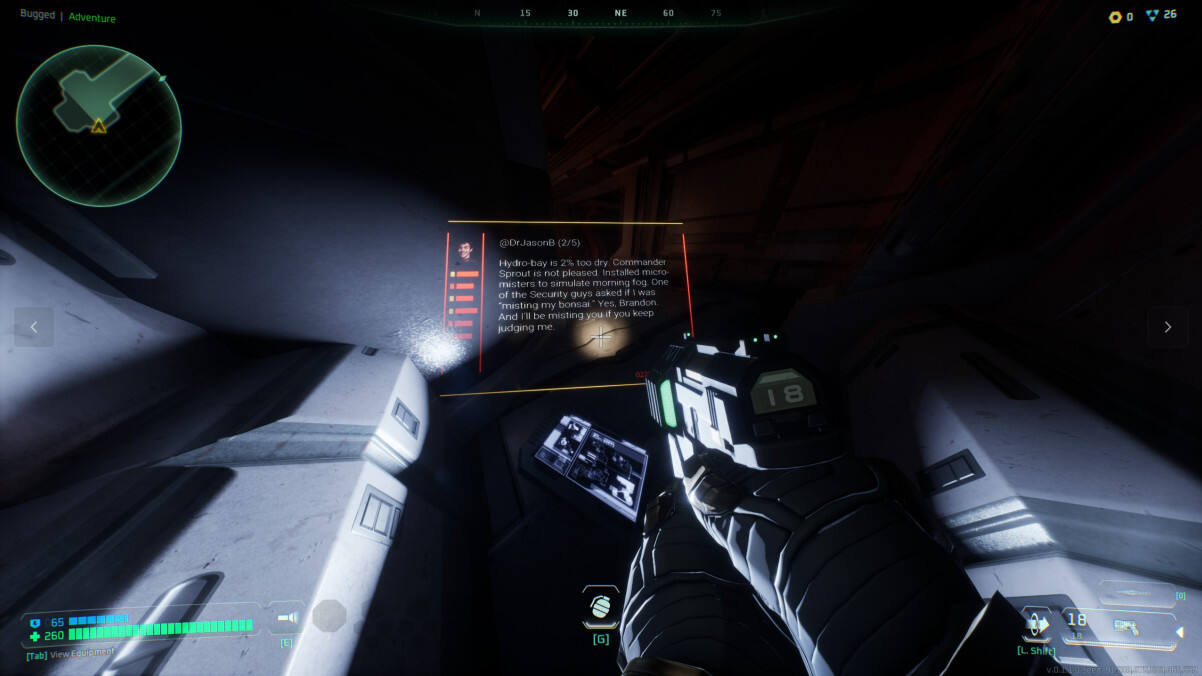The image size is (1202, 676).
Task: Toggle the flashlight icon
Action: coord(288,617)
